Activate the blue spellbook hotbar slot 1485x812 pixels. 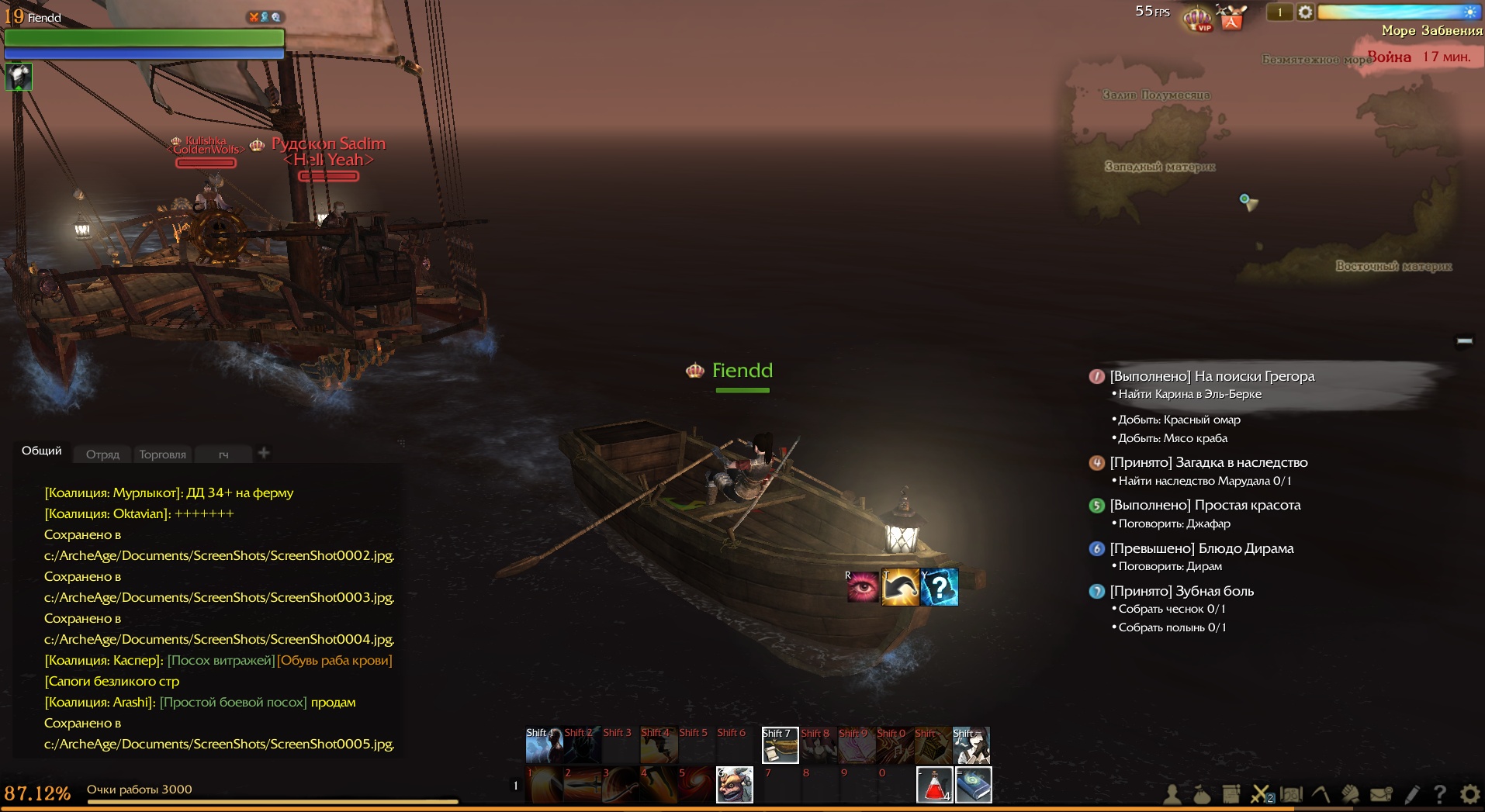click(973, 786)
